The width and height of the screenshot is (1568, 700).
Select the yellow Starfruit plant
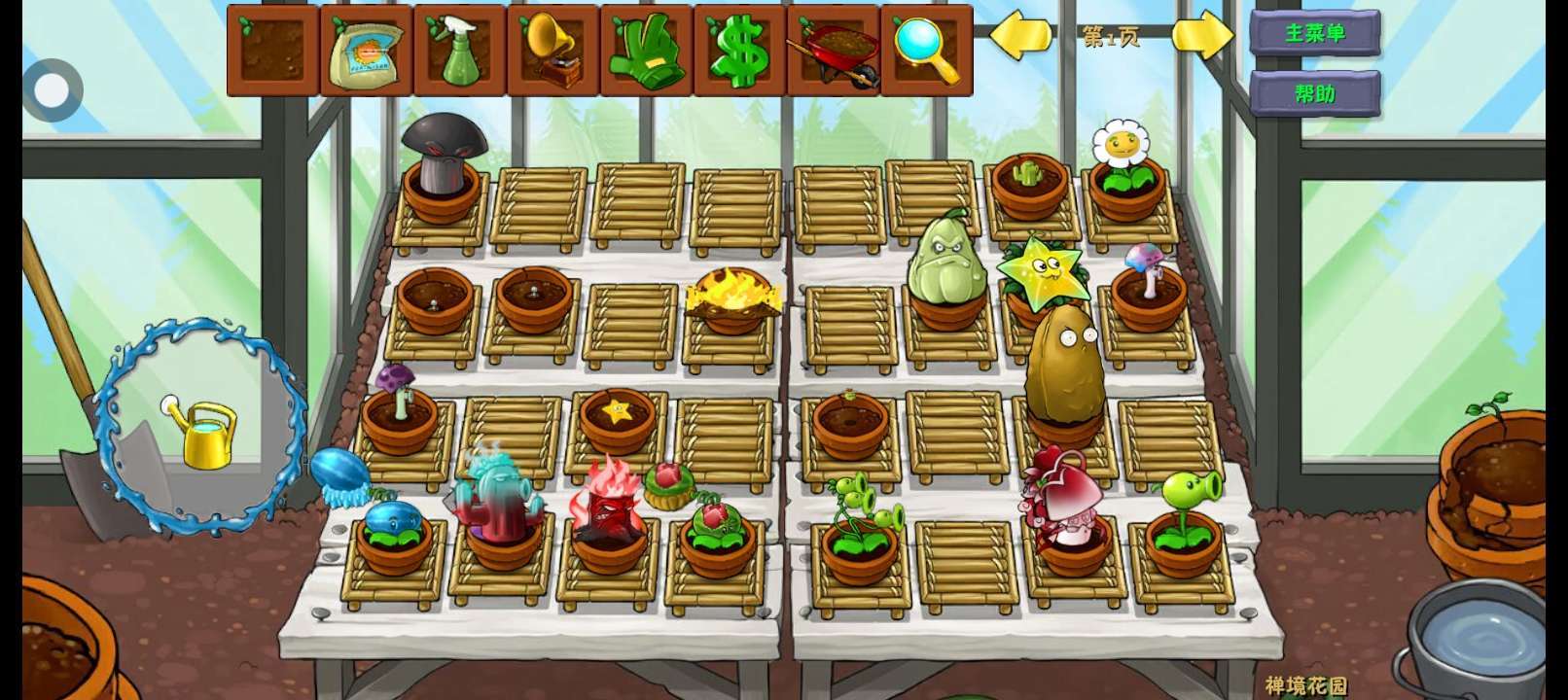tap(1040, 272)
